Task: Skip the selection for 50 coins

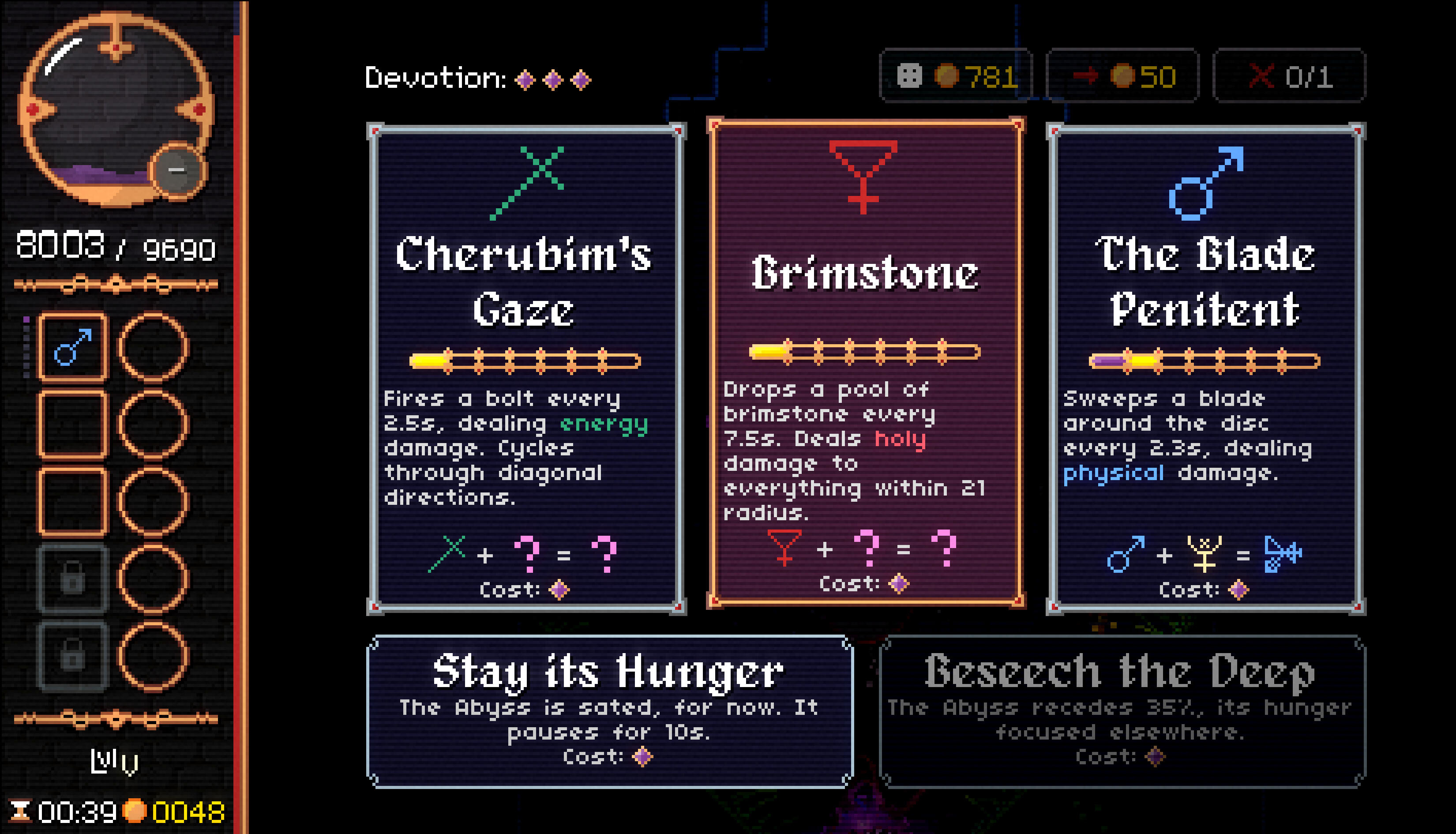Action: pos(1122,76)
